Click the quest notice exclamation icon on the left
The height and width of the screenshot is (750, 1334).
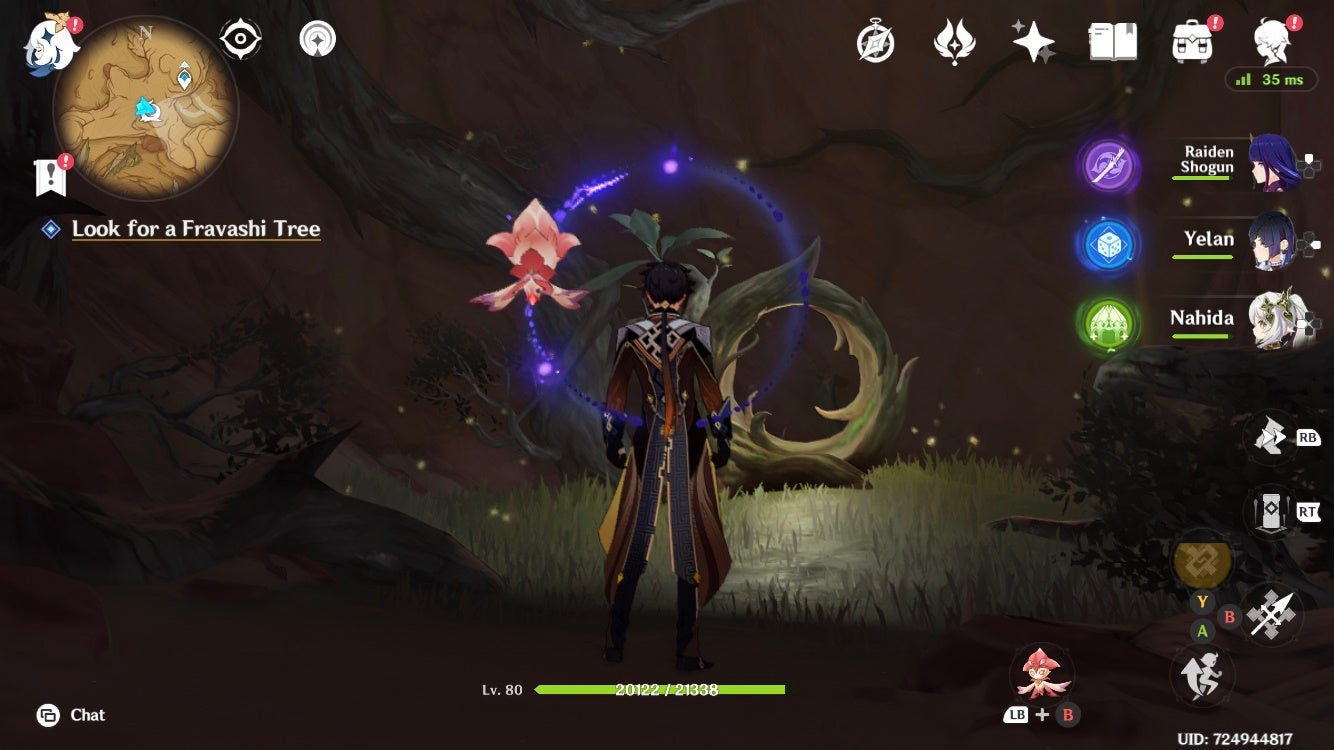click(49, 175)
